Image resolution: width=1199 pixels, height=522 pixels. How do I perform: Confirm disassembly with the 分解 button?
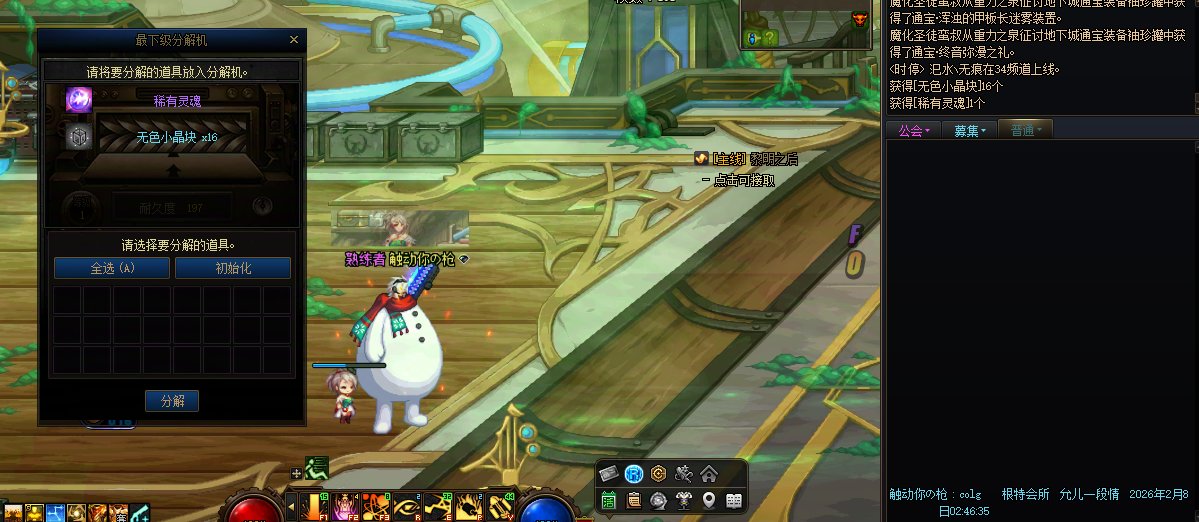click(172, 401)
